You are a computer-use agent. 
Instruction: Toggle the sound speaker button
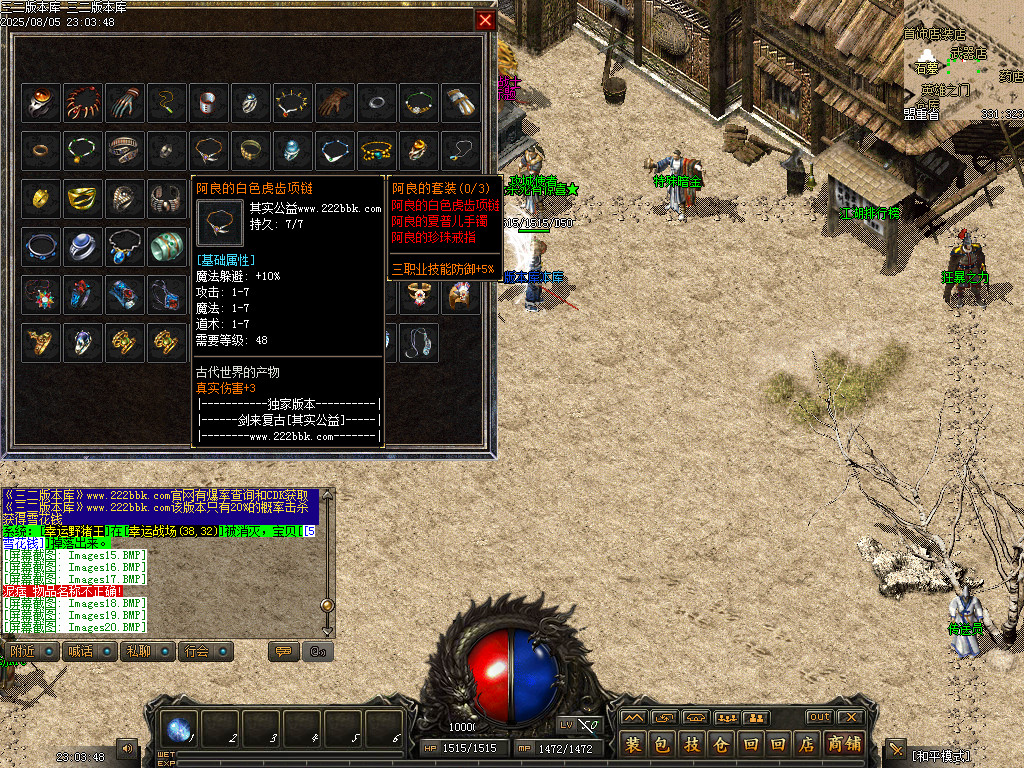[128, 748]
